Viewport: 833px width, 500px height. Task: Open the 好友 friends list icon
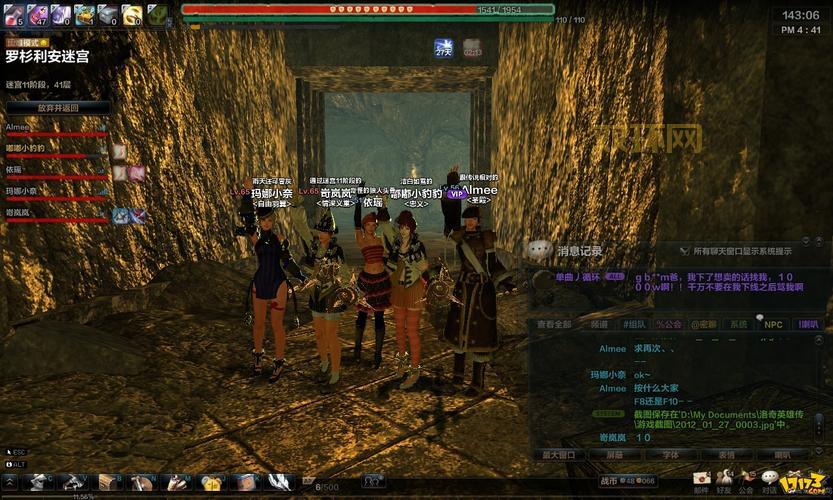[724, 481]
